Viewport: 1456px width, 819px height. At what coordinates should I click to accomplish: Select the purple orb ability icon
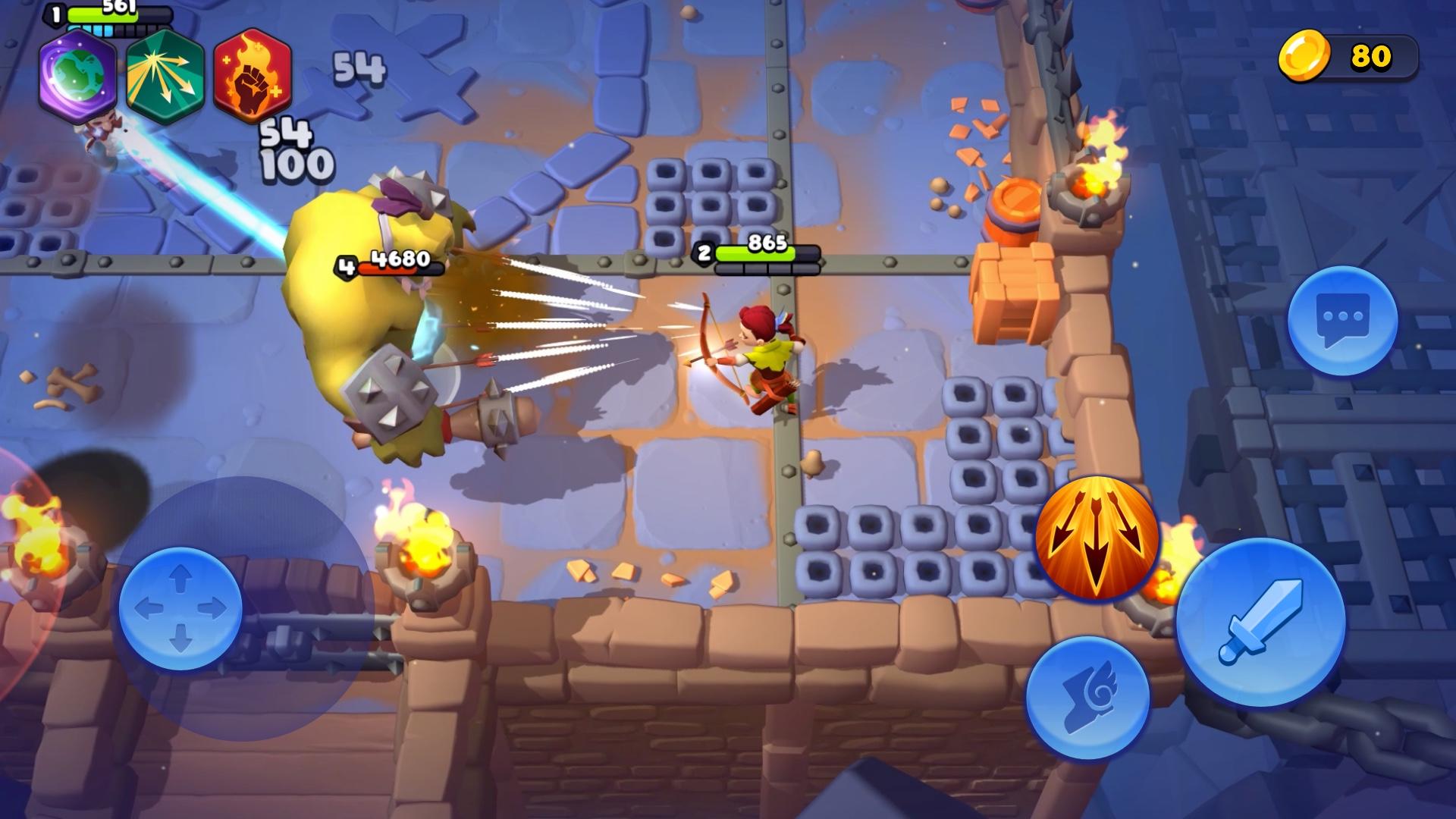[x=76, y=76]
